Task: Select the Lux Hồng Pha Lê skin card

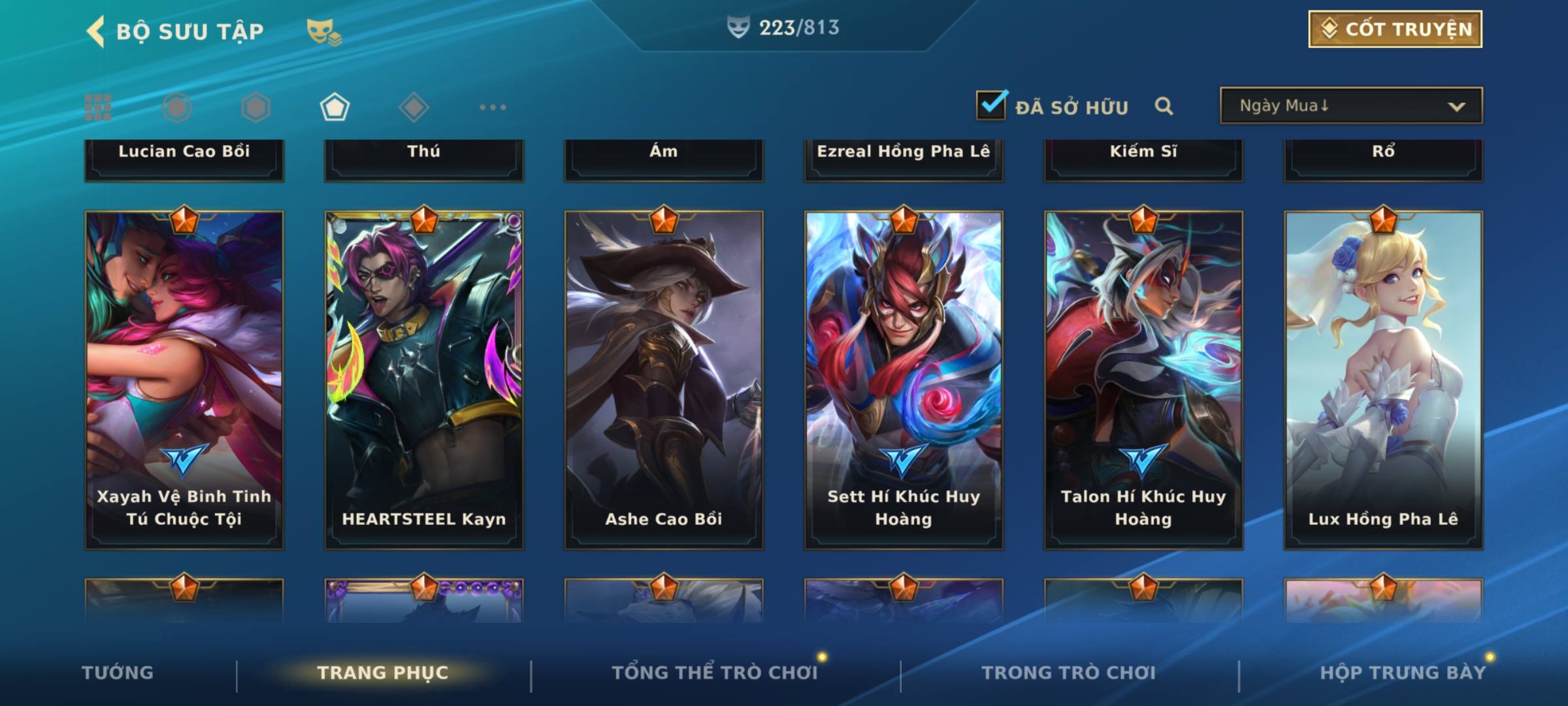Action: tap(1383, 379)
